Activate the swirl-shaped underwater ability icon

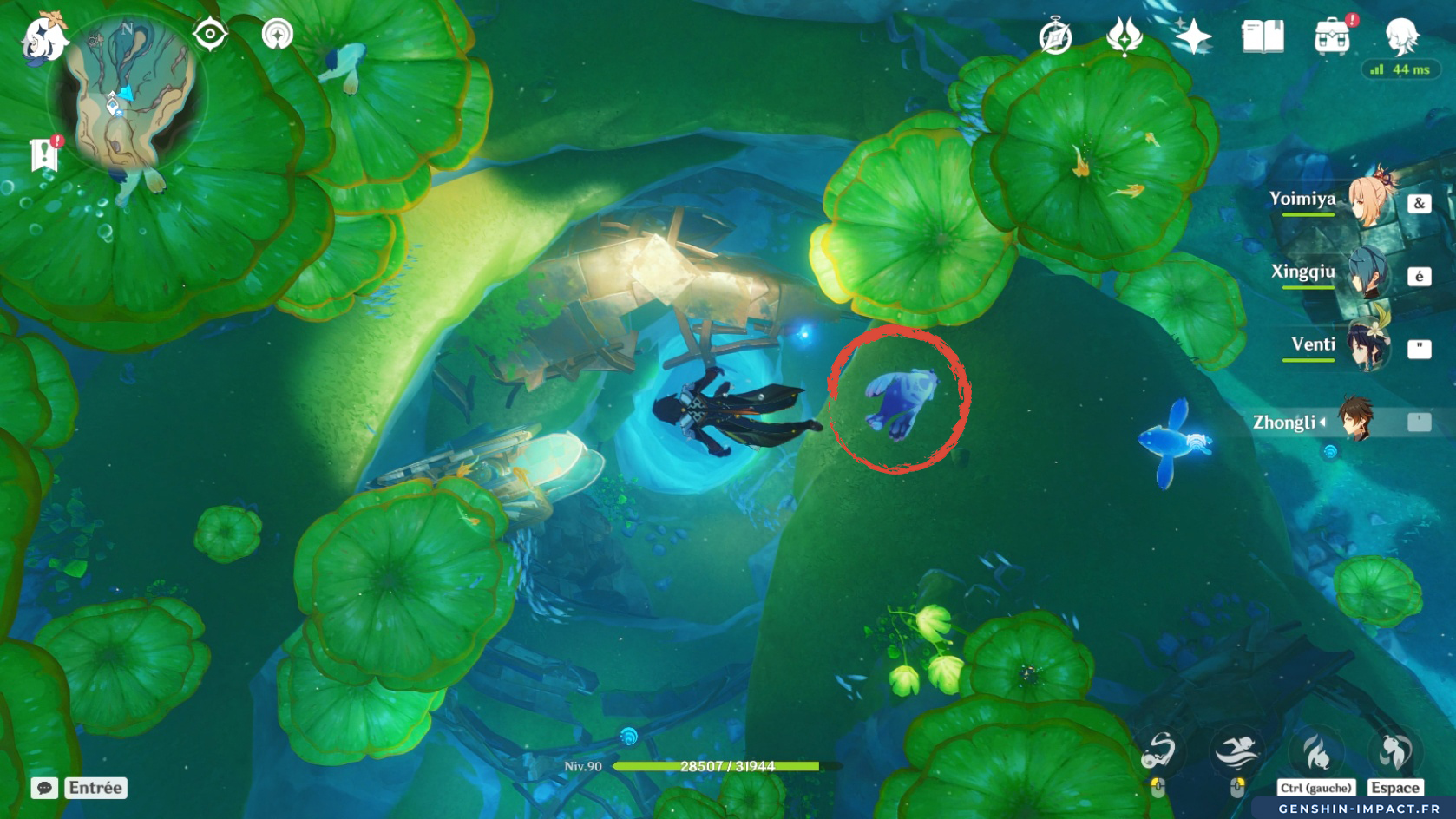pos(1159,751)
